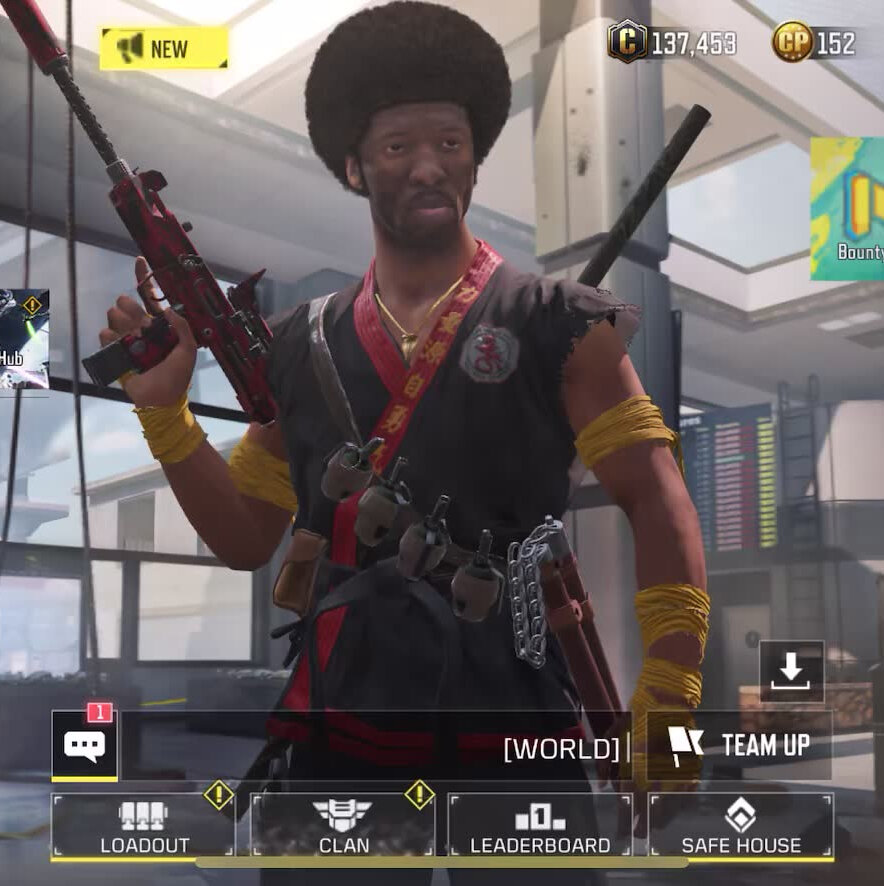Open the chat speech bubble icon
The width and height of the screenshot is (884, 886).
[x=85, y=745]
